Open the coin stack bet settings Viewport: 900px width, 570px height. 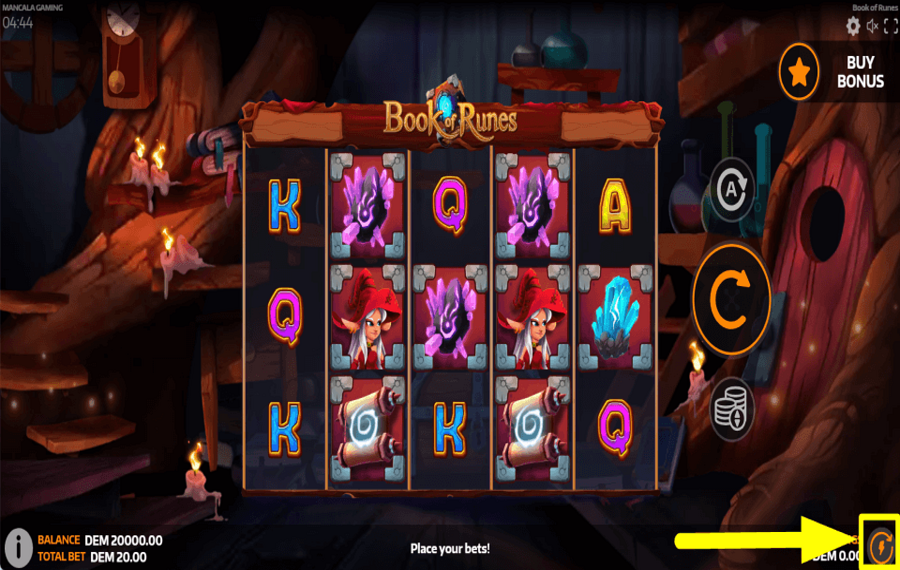tap(732, 408)
